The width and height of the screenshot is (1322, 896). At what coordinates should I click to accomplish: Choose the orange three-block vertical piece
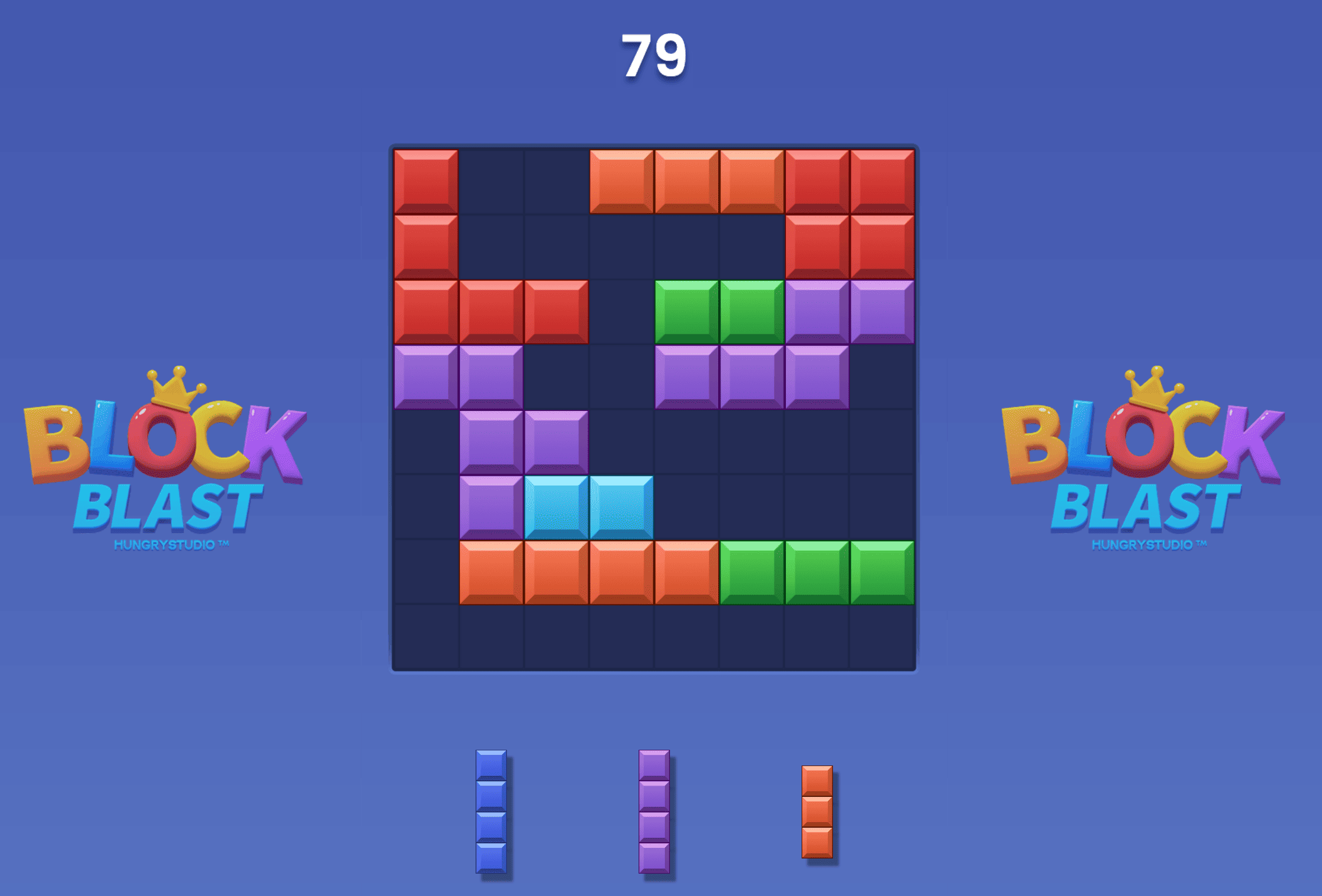tap(817, 811)
